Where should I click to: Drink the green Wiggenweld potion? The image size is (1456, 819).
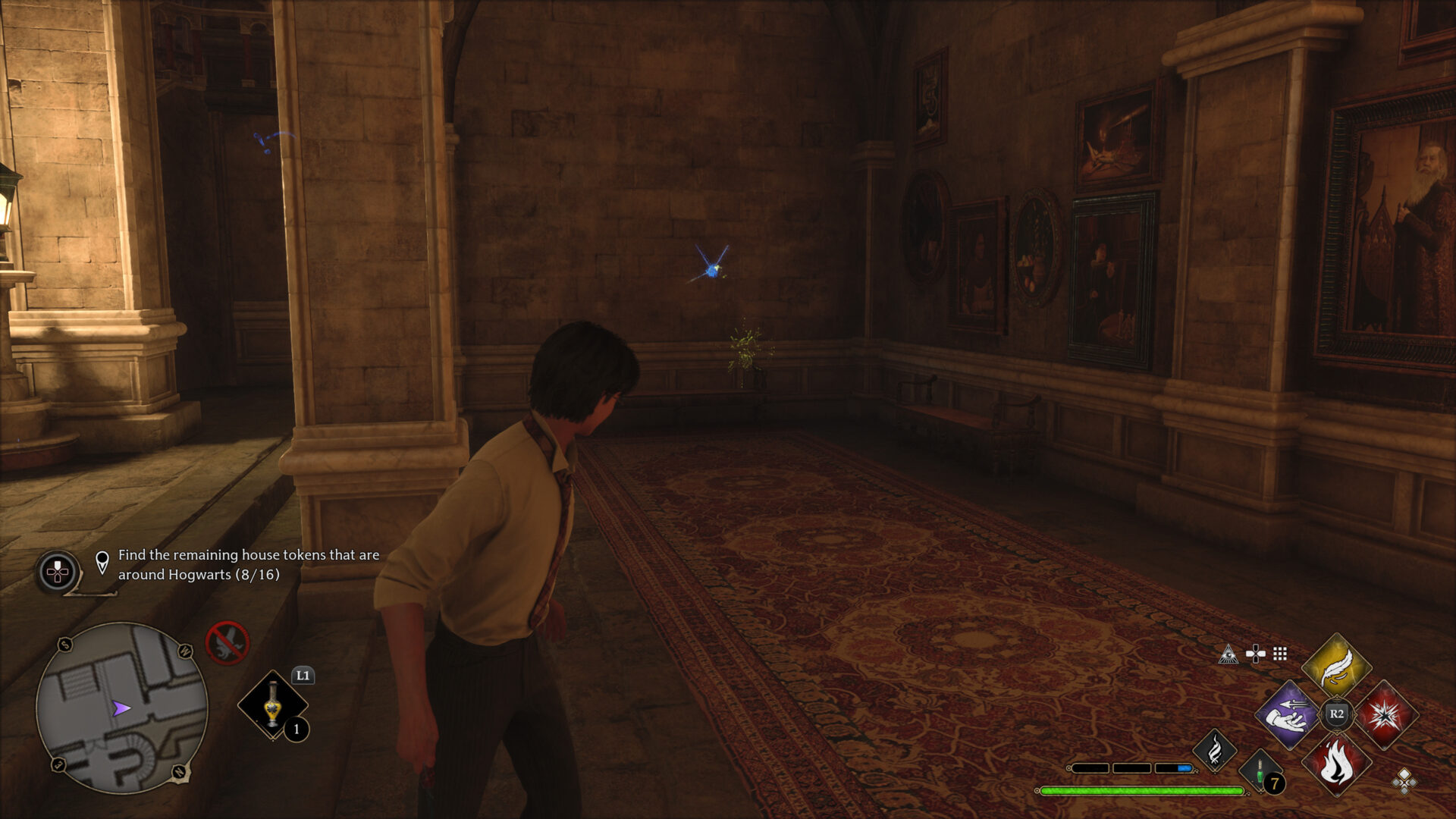click(1260, 773)
